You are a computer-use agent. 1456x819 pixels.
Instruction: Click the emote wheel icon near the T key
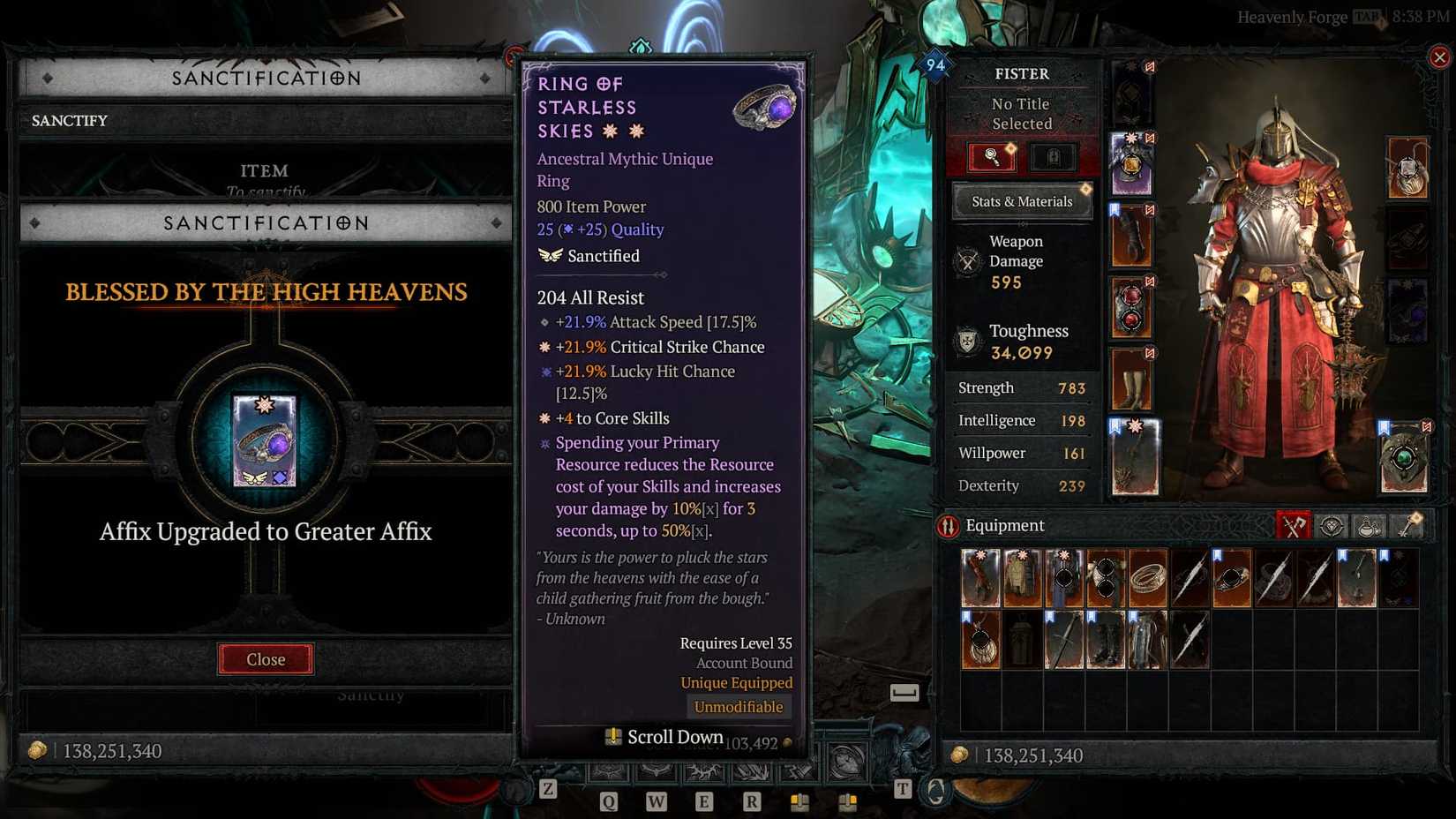pyautogui.click(x=934, y=790)
